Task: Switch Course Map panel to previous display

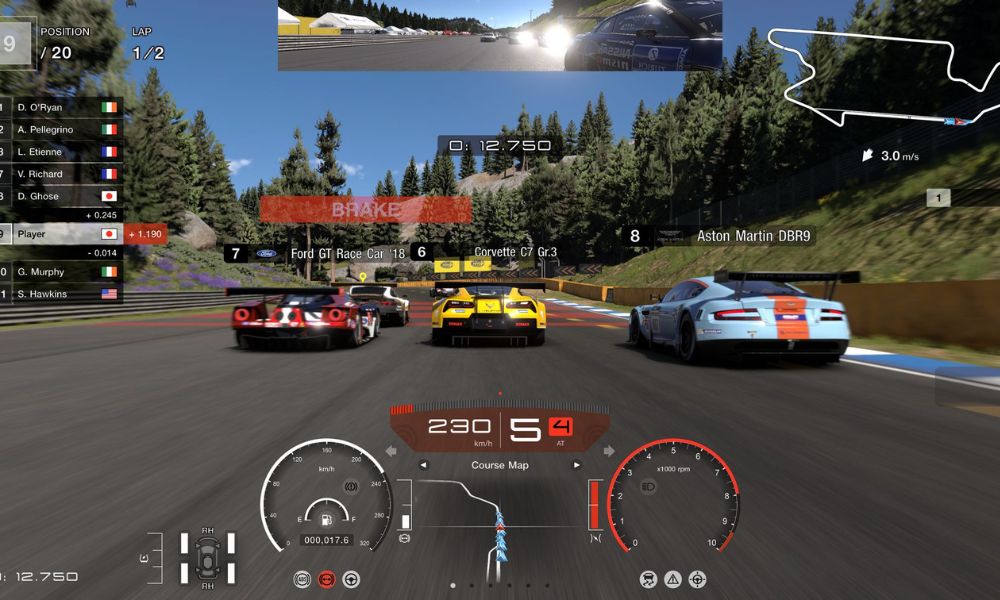Action: (423, 465)
